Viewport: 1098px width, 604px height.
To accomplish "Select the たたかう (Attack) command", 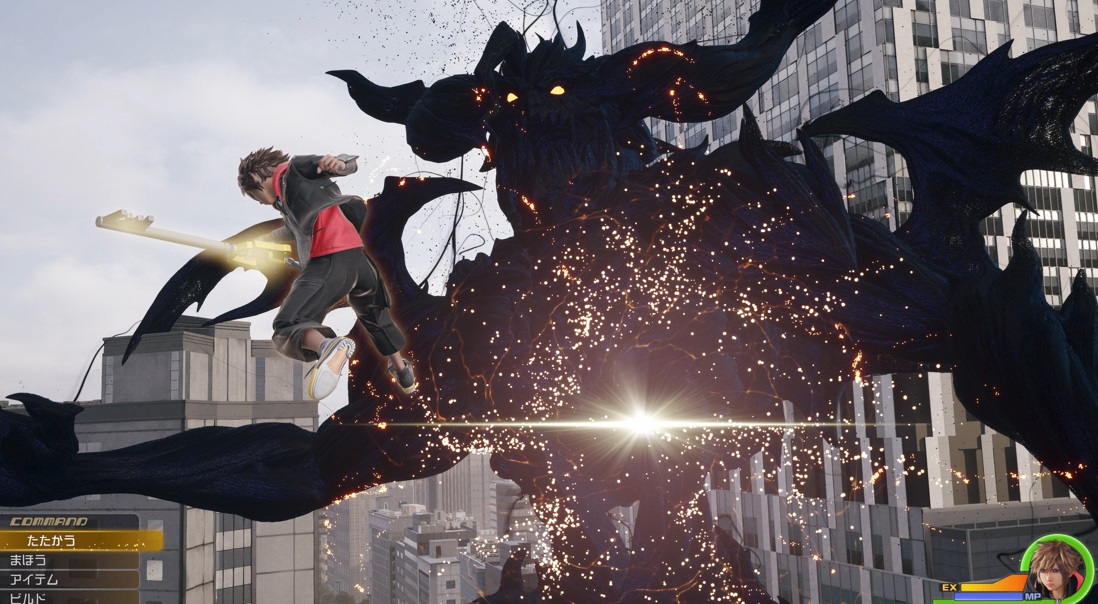I will click(x=80, y=541).
